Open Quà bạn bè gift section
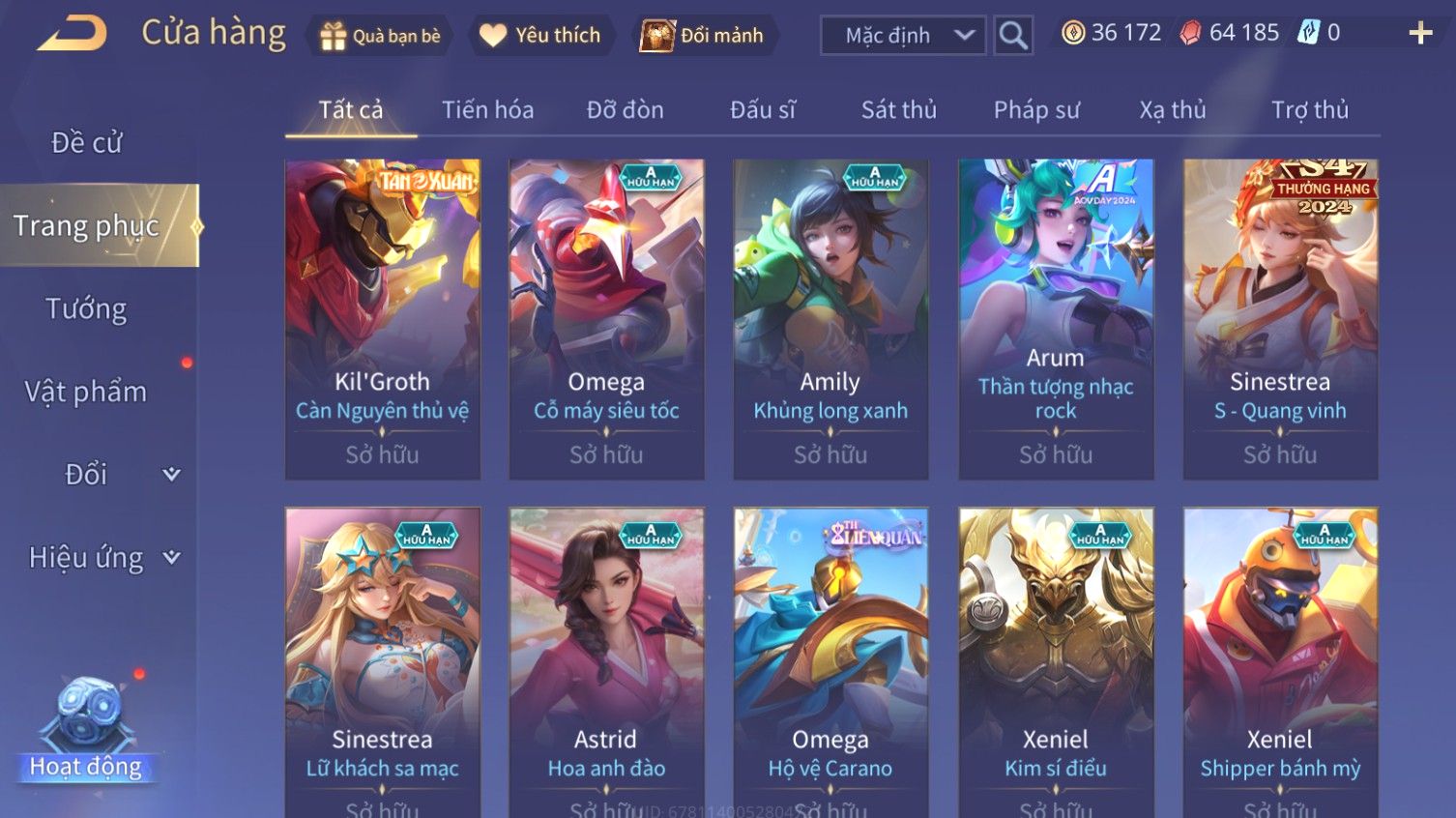 pyautogui.click(x=380, y=36)
